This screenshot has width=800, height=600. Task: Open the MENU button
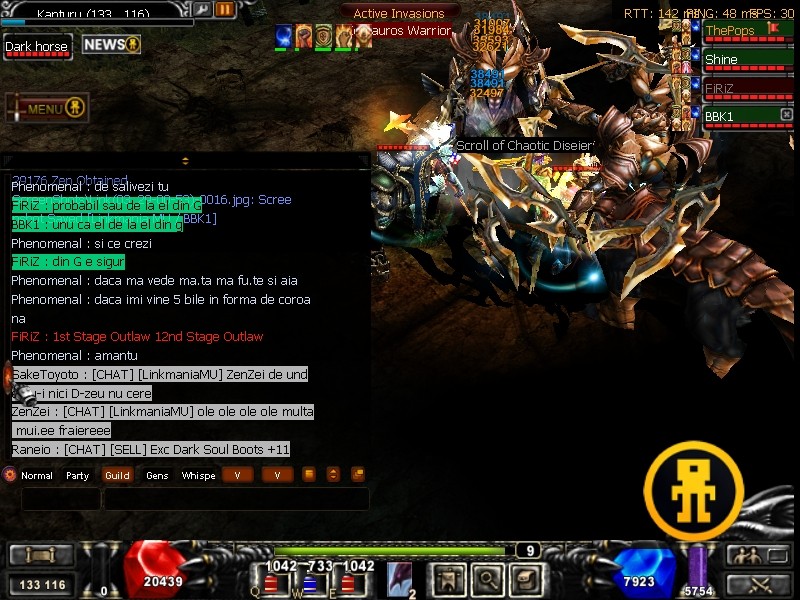[47, 108]
